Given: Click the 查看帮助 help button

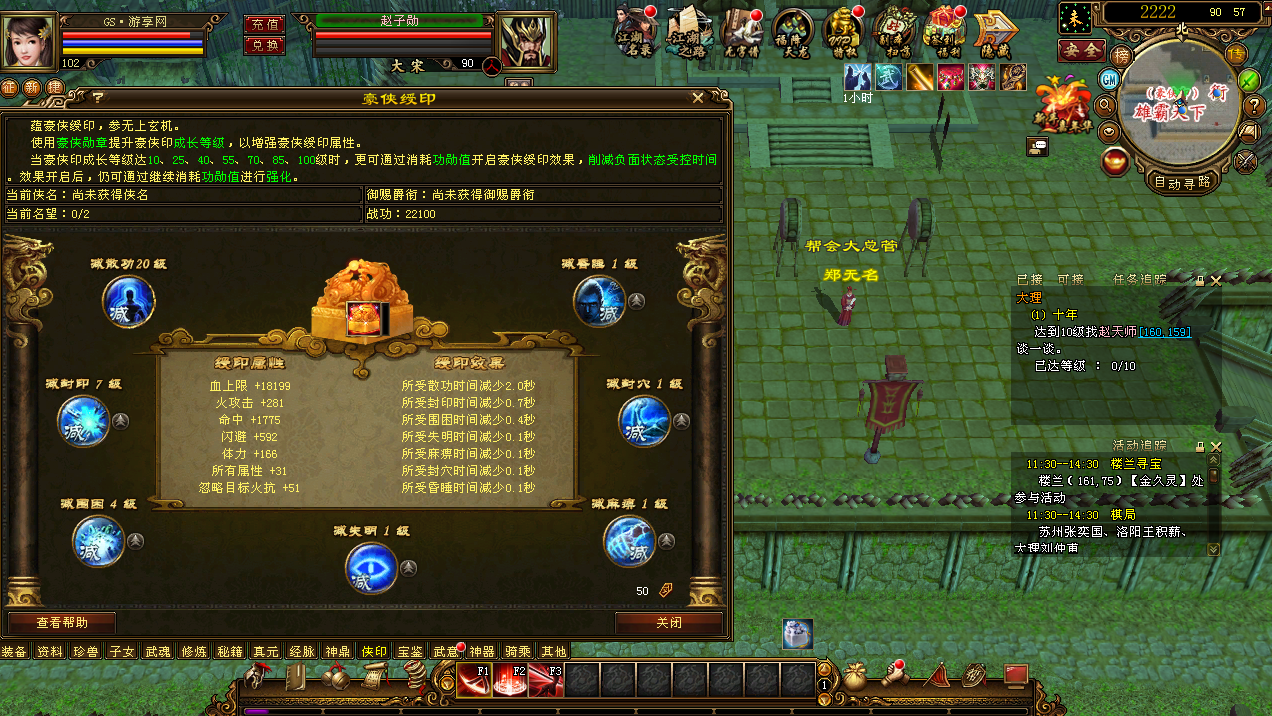Looking at the screenshot, I should (x=62, y=622).
